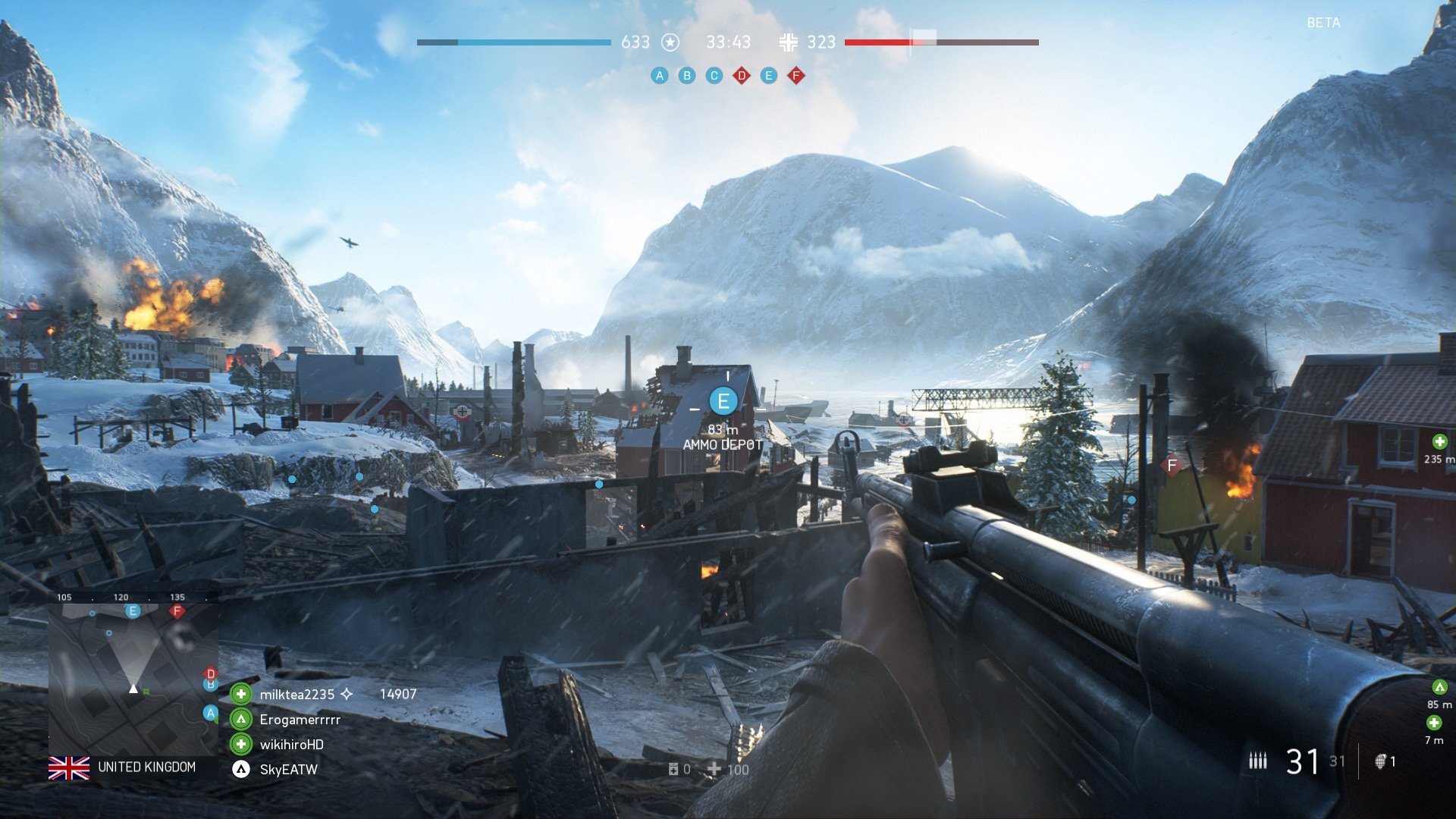1456x819 pixels.
Task: Click the United Kingdom faction flag
Action: (69, 768)
